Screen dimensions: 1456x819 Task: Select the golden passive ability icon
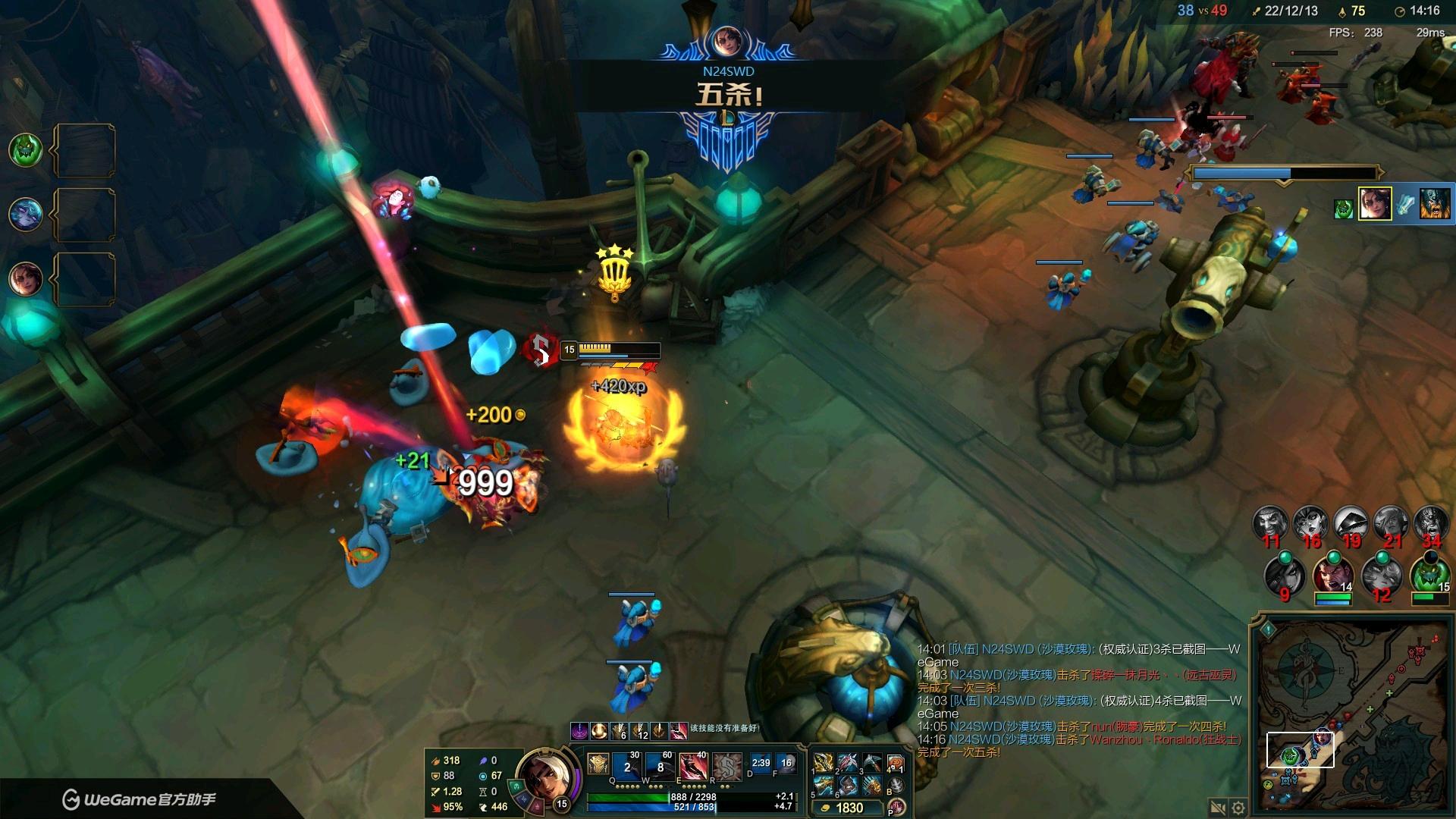598,764
